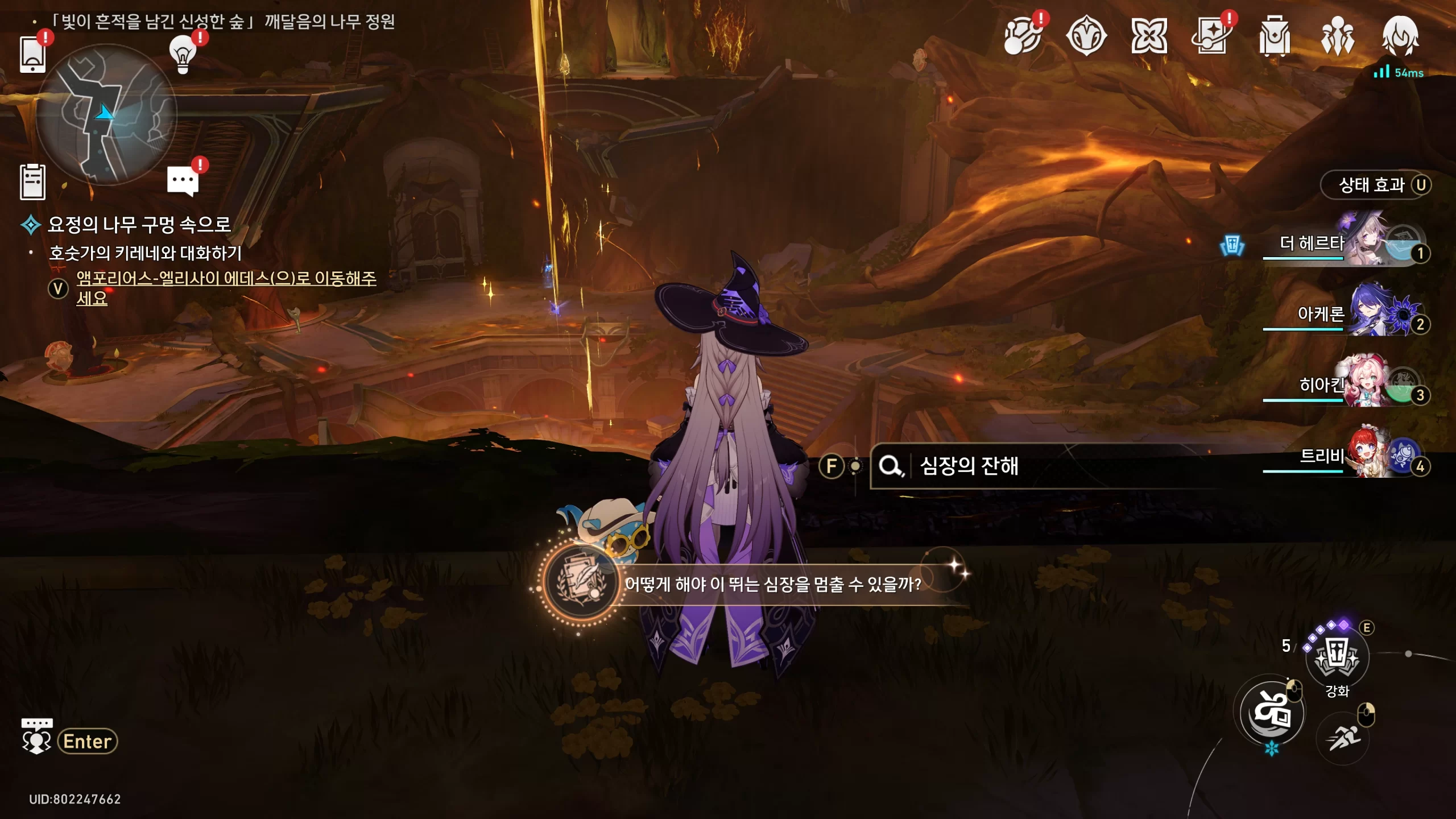1456x819 pixels.
Task: Open the 상태 효과 status effects panel
Action: pos(1375,185)
